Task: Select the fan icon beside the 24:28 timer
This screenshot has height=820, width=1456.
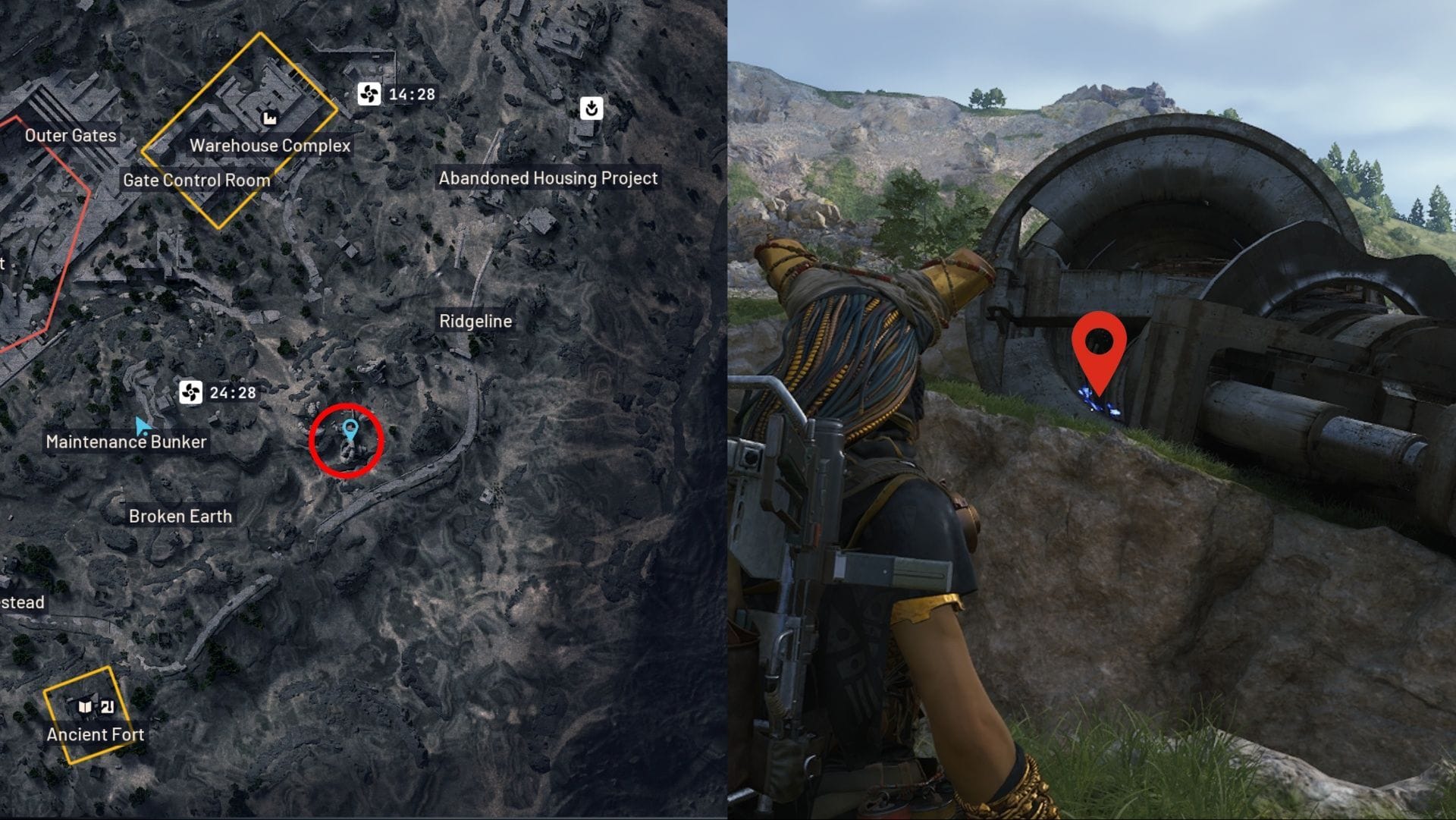Action: (x=190, y=392)
